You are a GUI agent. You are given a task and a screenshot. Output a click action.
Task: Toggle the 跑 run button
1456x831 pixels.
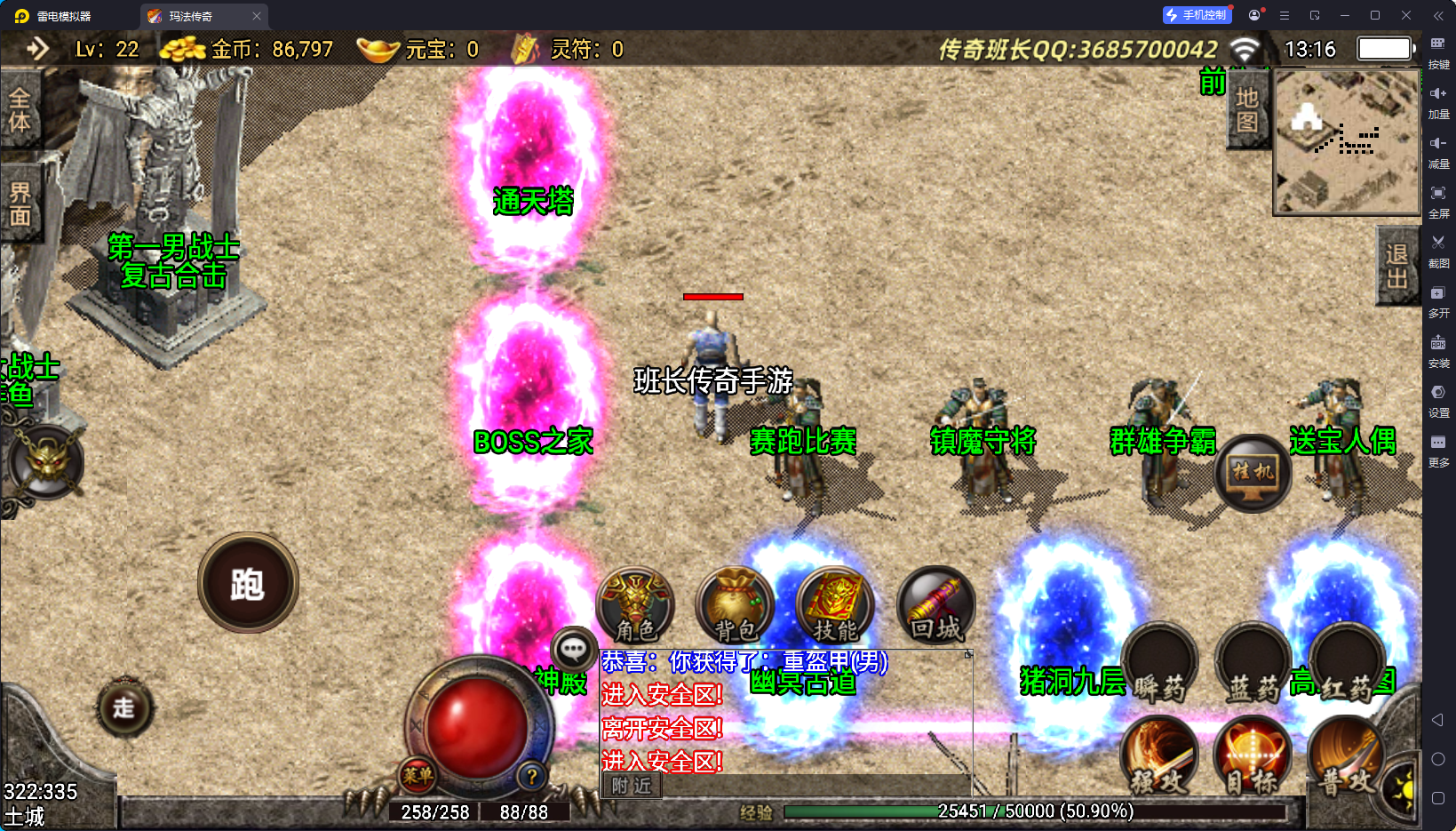click(x=248, y=583)
